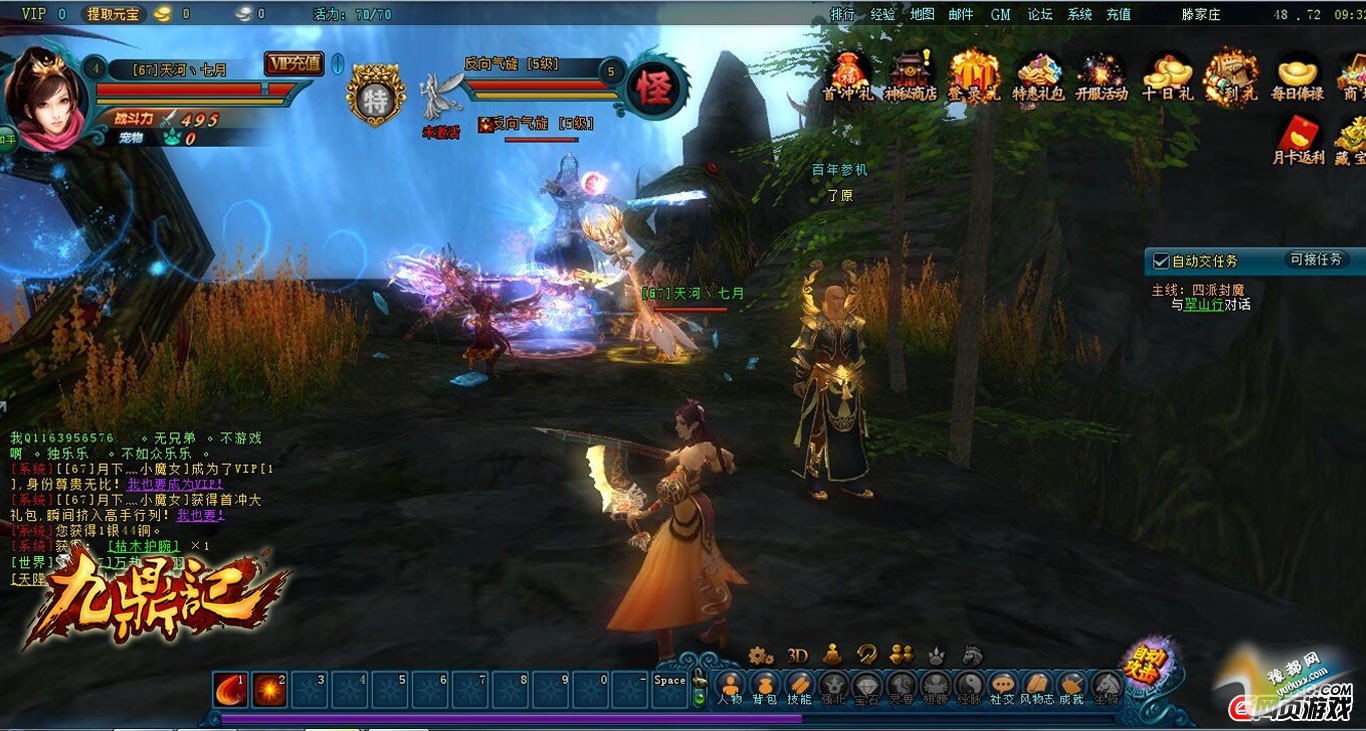
Task: Open the 地图 map menu
Action: pos(922,14)
